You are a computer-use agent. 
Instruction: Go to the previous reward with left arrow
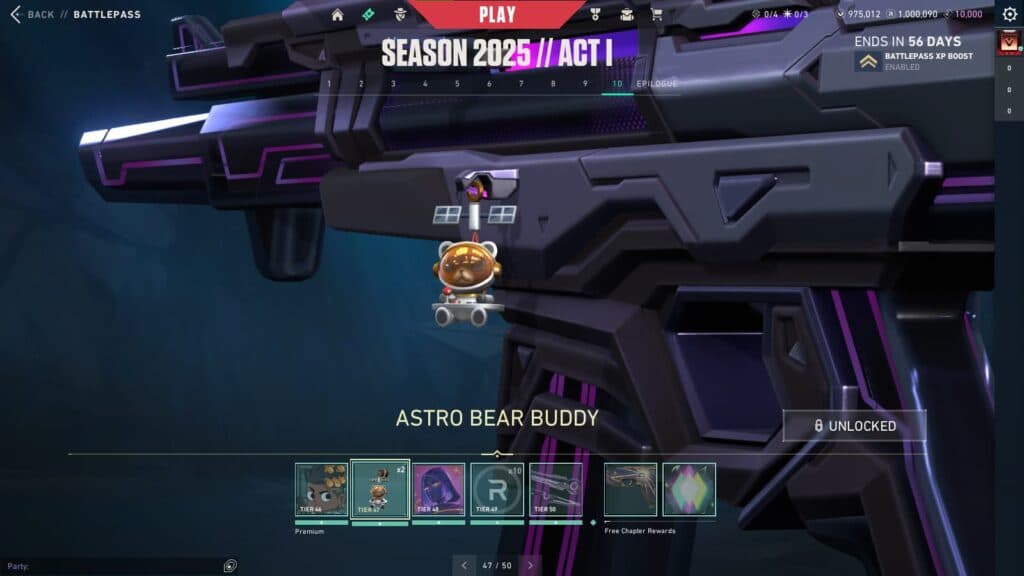464,565
